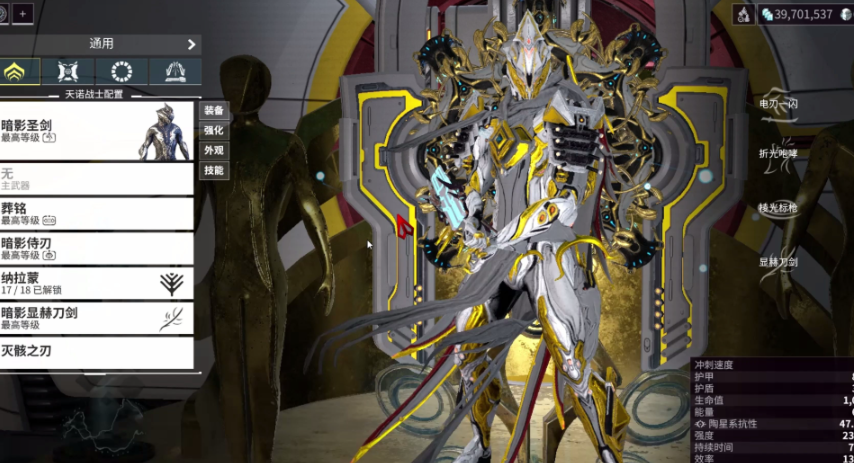This screenshot has width=854, height=463.
Task: Open the 纳拉蒙 focus school slot
Action: click(97, 283)
